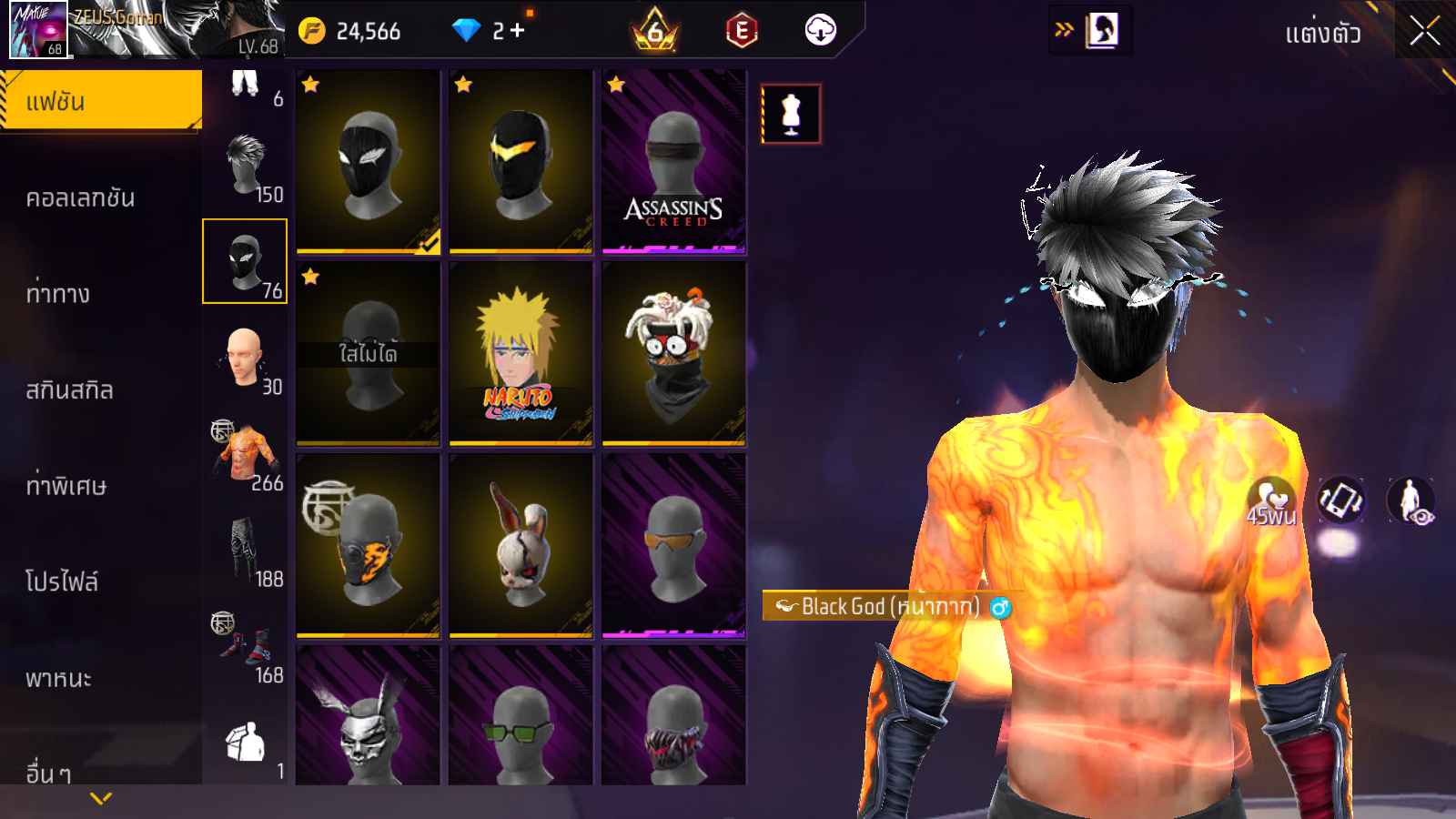Click the mannequin outfit preset icon
Screen dimensions: 1456x819
point(791,114)
